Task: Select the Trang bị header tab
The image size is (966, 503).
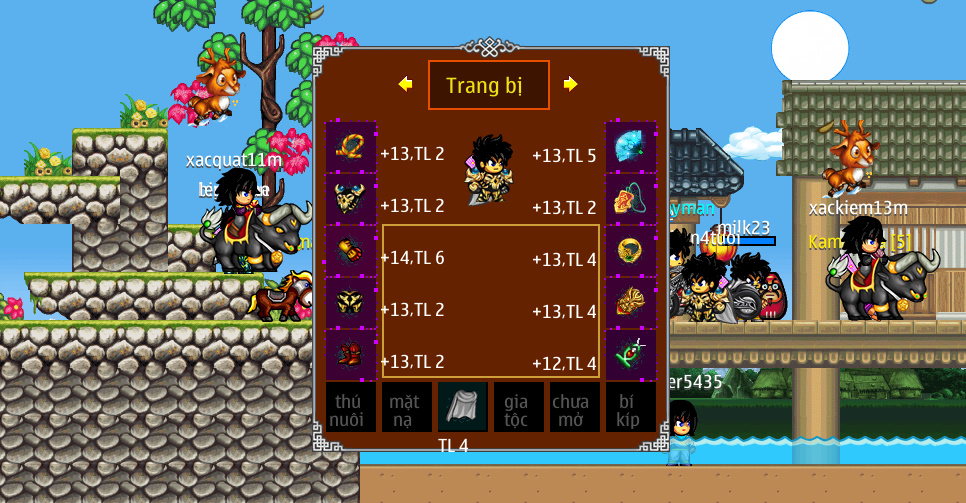Action: 488,85
